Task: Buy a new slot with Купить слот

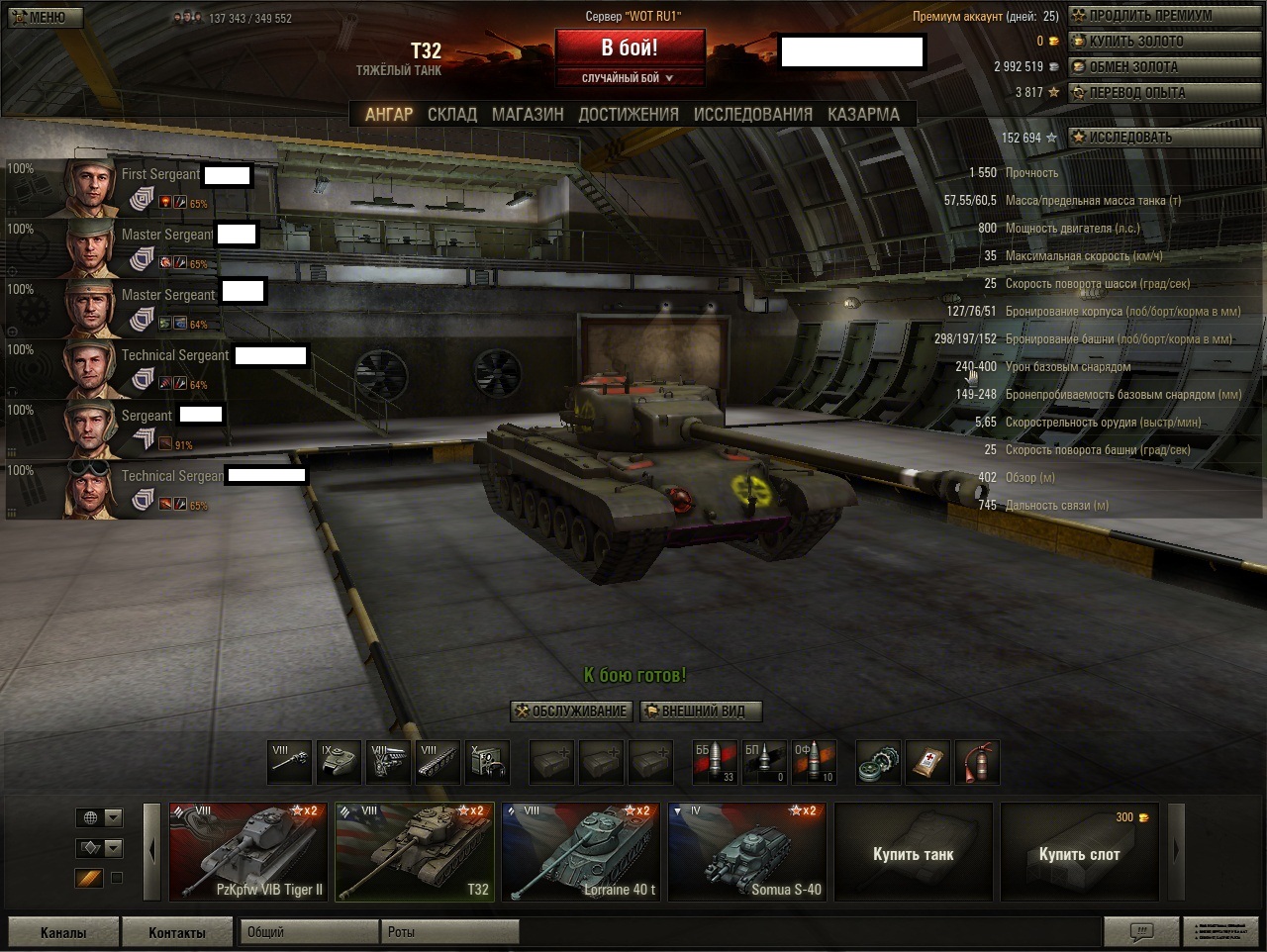Action: [1079, 853]
